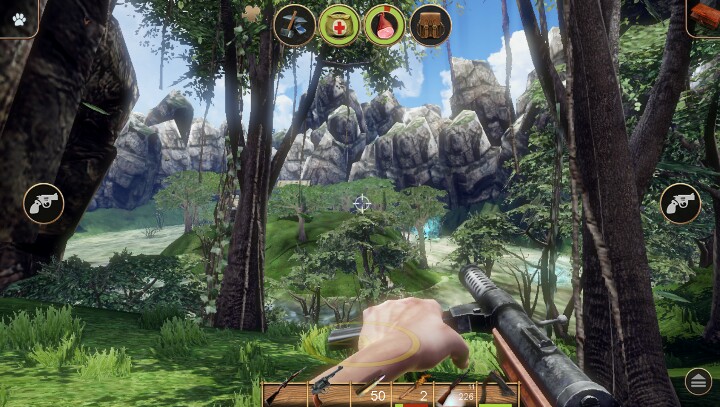Use the first aid medkit bag
The width and height of the screenshot is (720, 407).
(339, 25)
